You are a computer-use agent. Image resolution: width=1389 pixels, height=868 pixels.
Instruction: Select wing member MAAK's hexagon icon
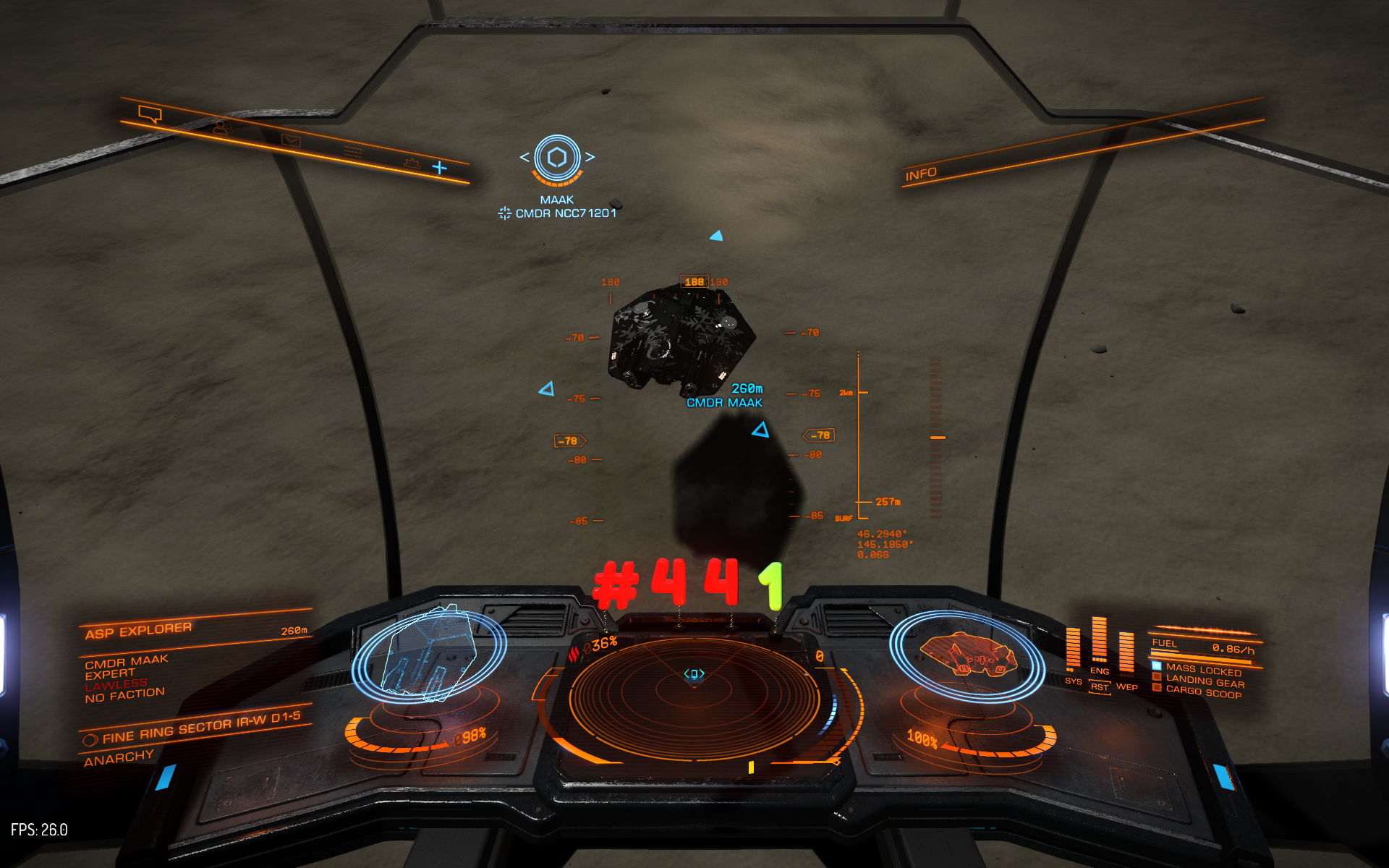(x=557, y=157)
